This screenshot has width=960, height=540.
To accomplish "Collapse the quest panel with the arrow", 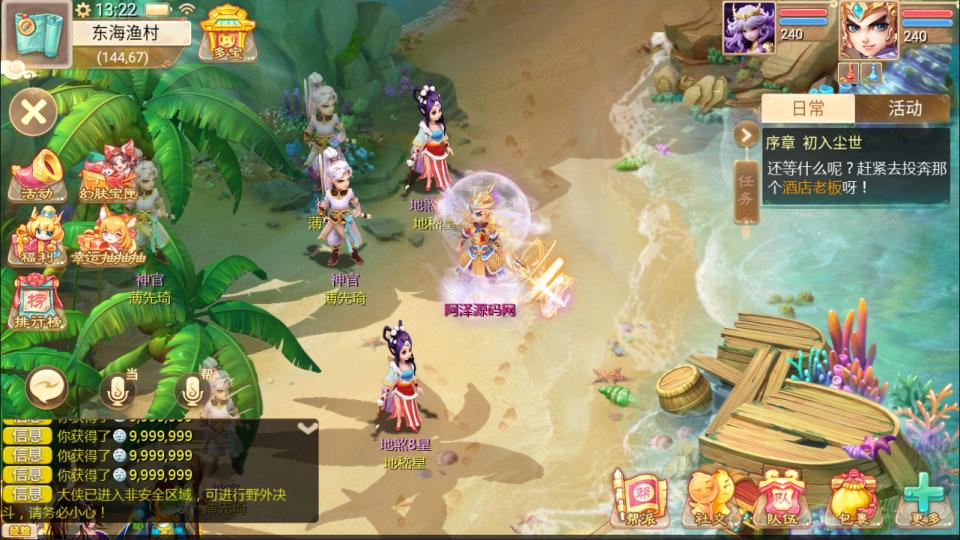I will tap(746, 134).
